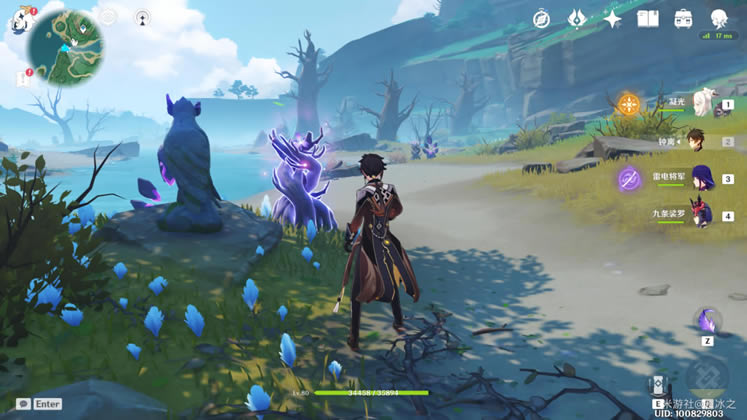Screen dimensions: 747x420
Task: Open the quest log icon below Paimon
Action: 21,76
